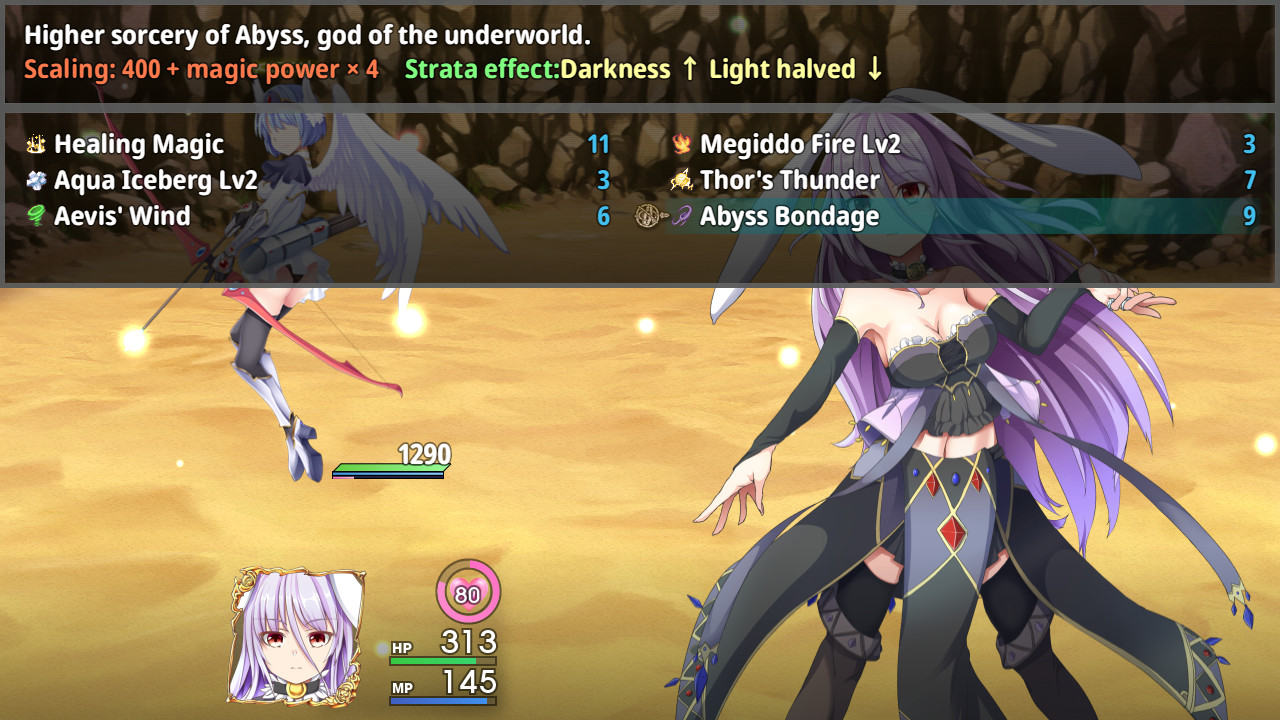Click the enemy's 1290 HP bar
1280x720 pixels.
(389, 465)
